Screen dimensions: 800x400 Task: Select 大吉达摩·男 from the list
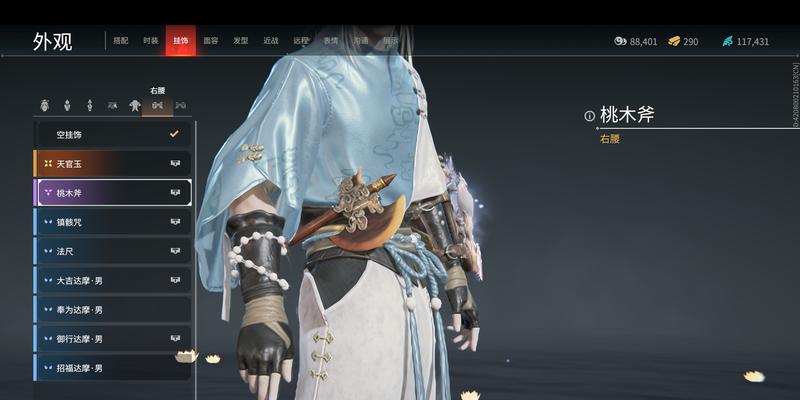click(113, 280)
